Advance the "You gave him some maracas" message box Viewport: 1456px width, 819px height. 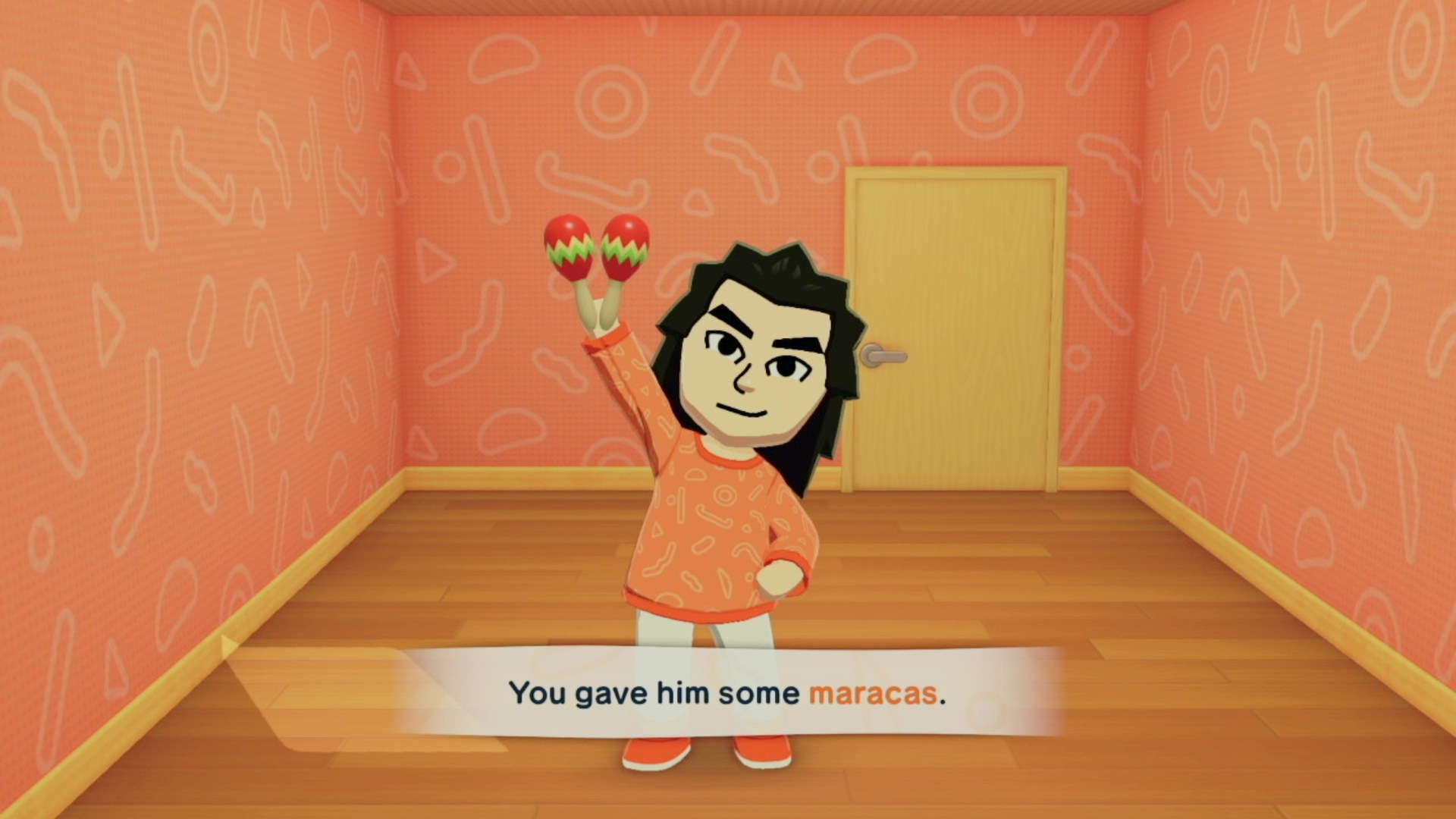[x=726, y=692]
